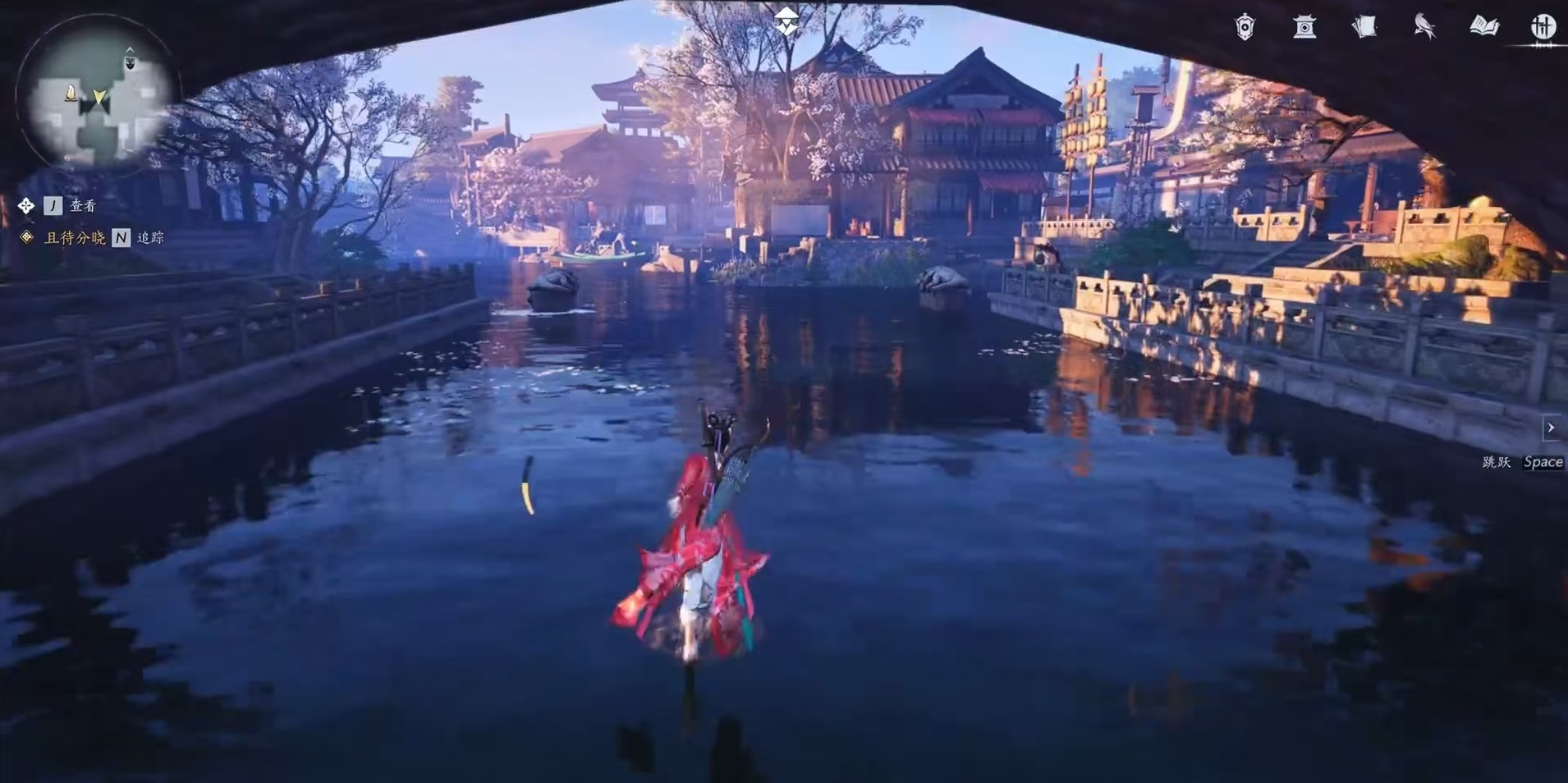
Task: Select the 且待分晓 quest tracker
Action: coord(74,238)
